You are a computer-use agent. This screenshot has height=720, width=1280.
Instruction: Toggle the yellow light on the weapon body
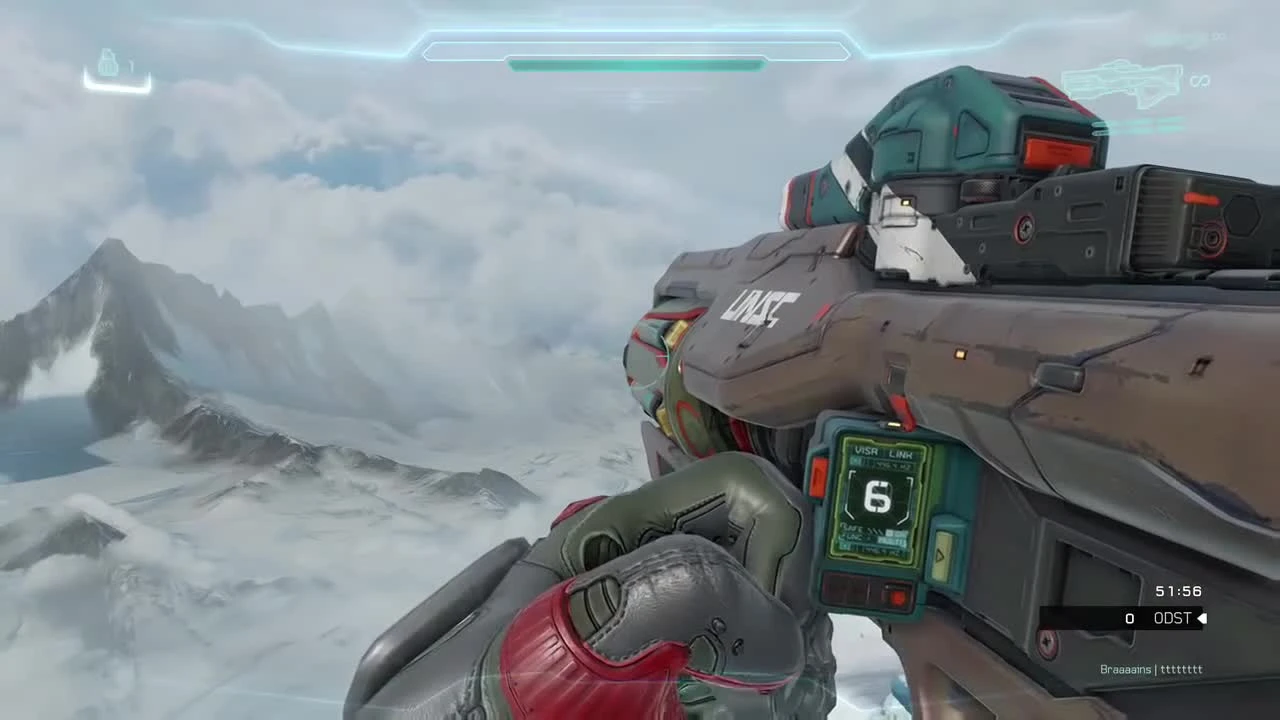[x=958, y=352]
